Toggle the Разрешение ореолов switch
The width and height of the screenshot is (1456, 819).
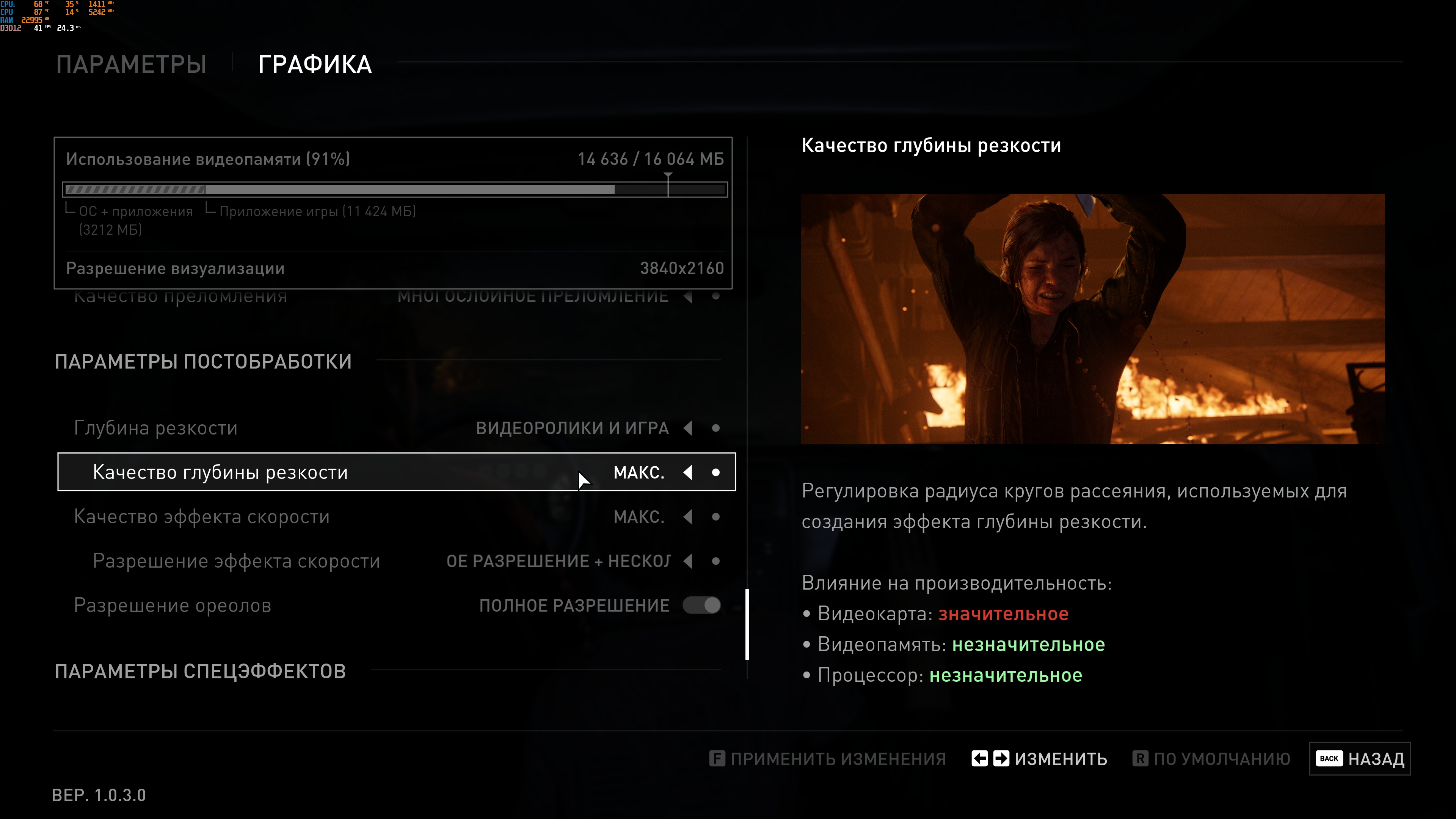[701, 606]
